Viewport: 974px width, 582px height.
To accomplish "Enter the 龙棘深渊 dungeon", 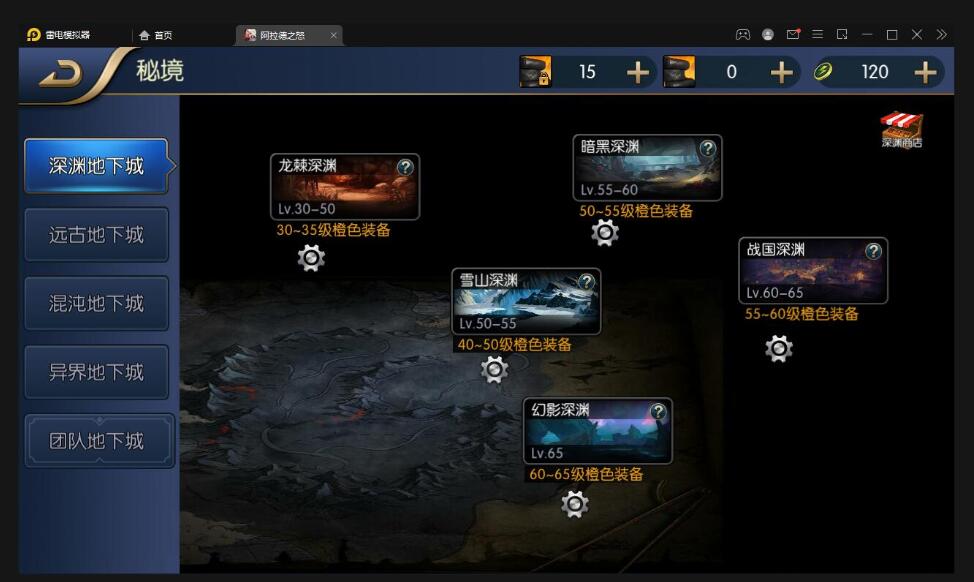I will [344, 187].
